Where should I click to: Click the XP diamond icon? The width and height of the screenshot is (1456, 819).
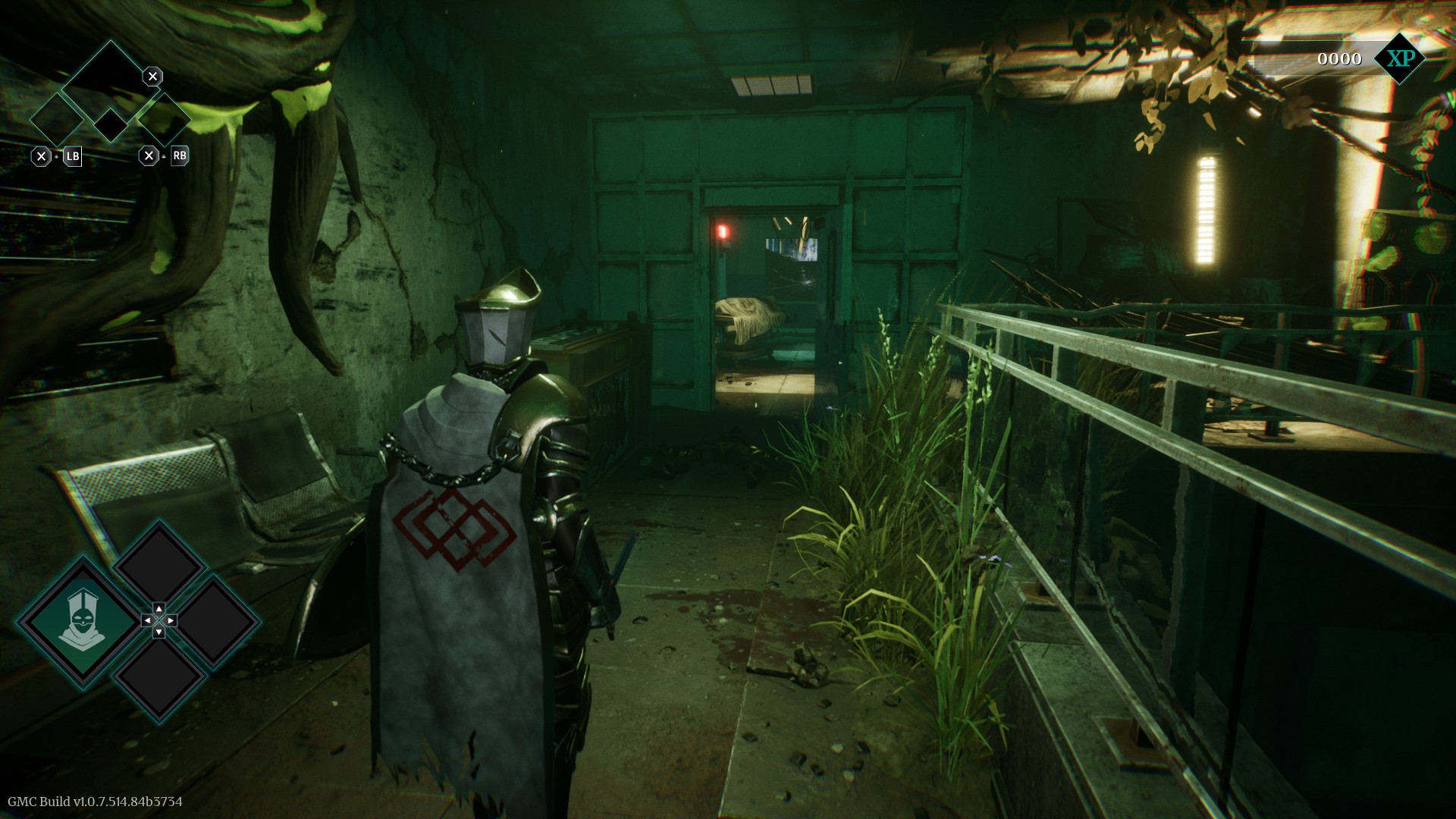(x=1399, y=58)
